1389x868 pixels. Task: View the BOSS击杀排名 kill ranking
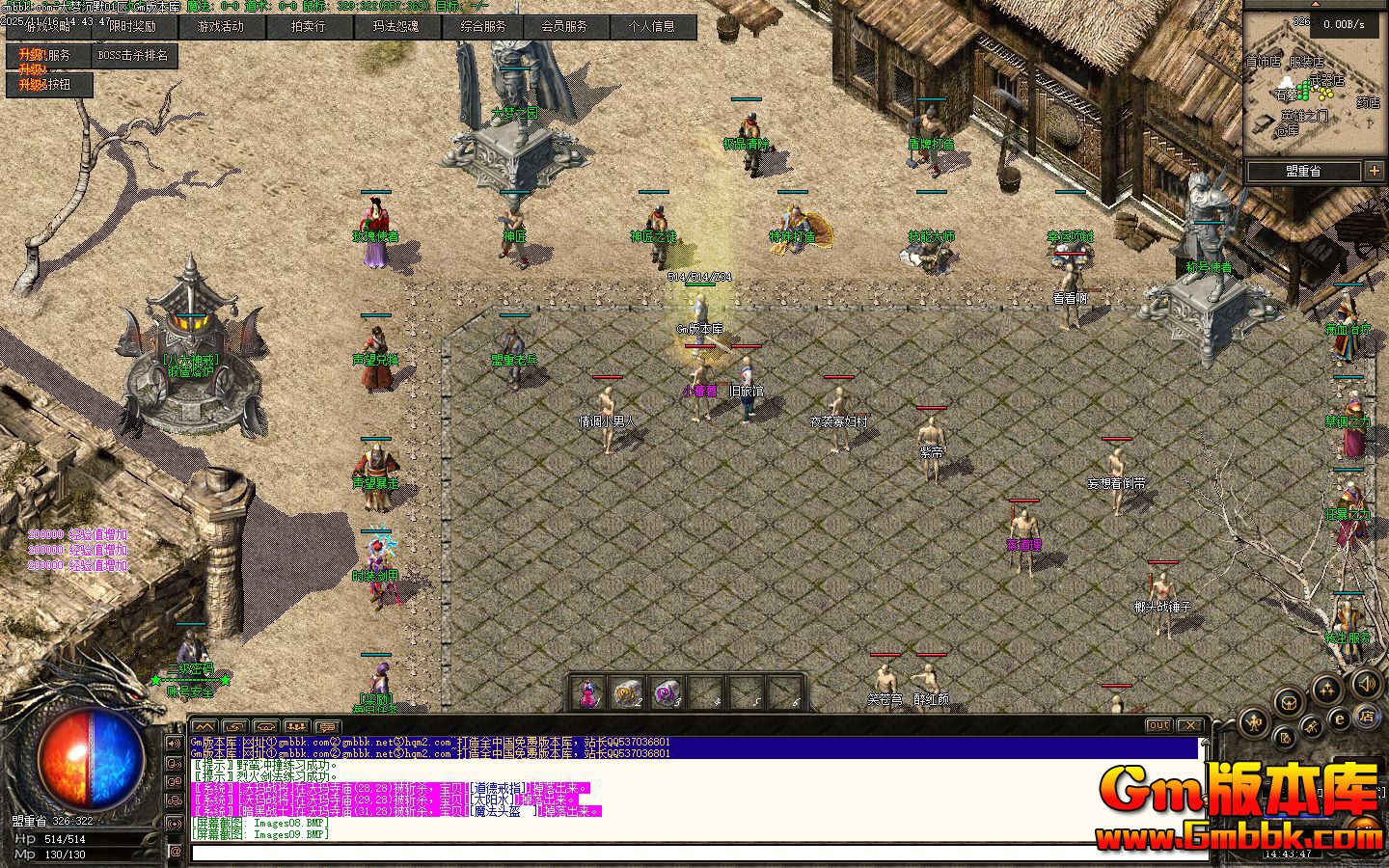click(x=133, y=56)
